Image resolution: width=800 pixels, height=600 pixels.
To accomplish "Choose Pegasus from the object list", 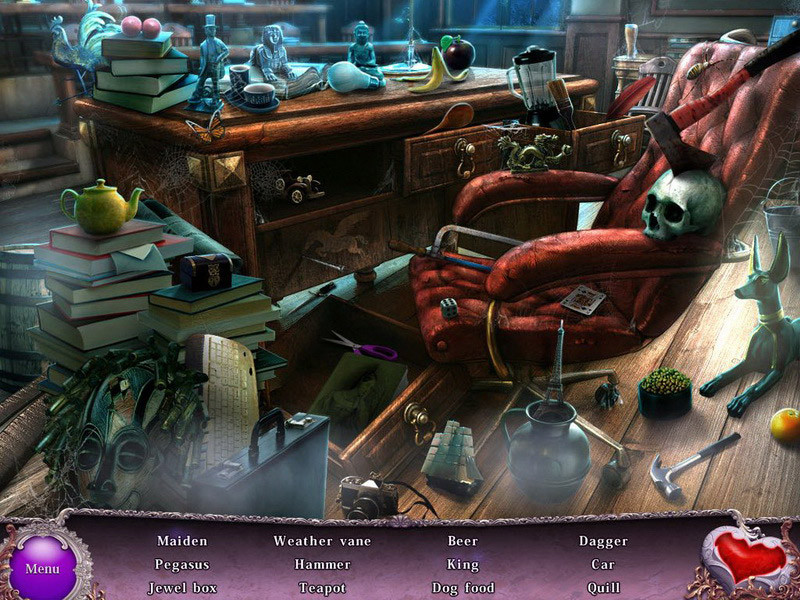I will (182, 565).
